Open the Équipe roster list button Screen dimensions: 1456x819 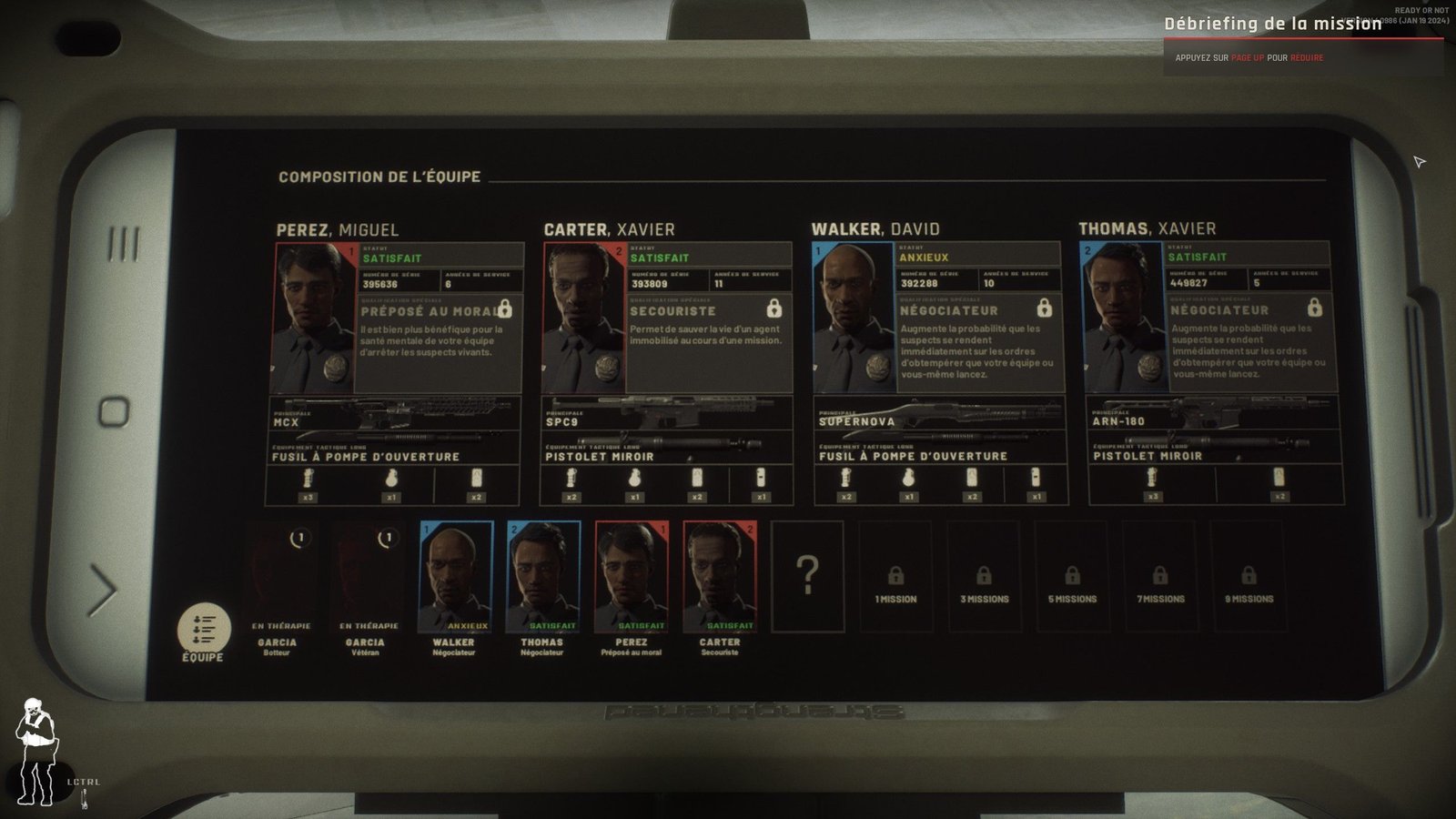pyautogui.click(x=203, y=629)
